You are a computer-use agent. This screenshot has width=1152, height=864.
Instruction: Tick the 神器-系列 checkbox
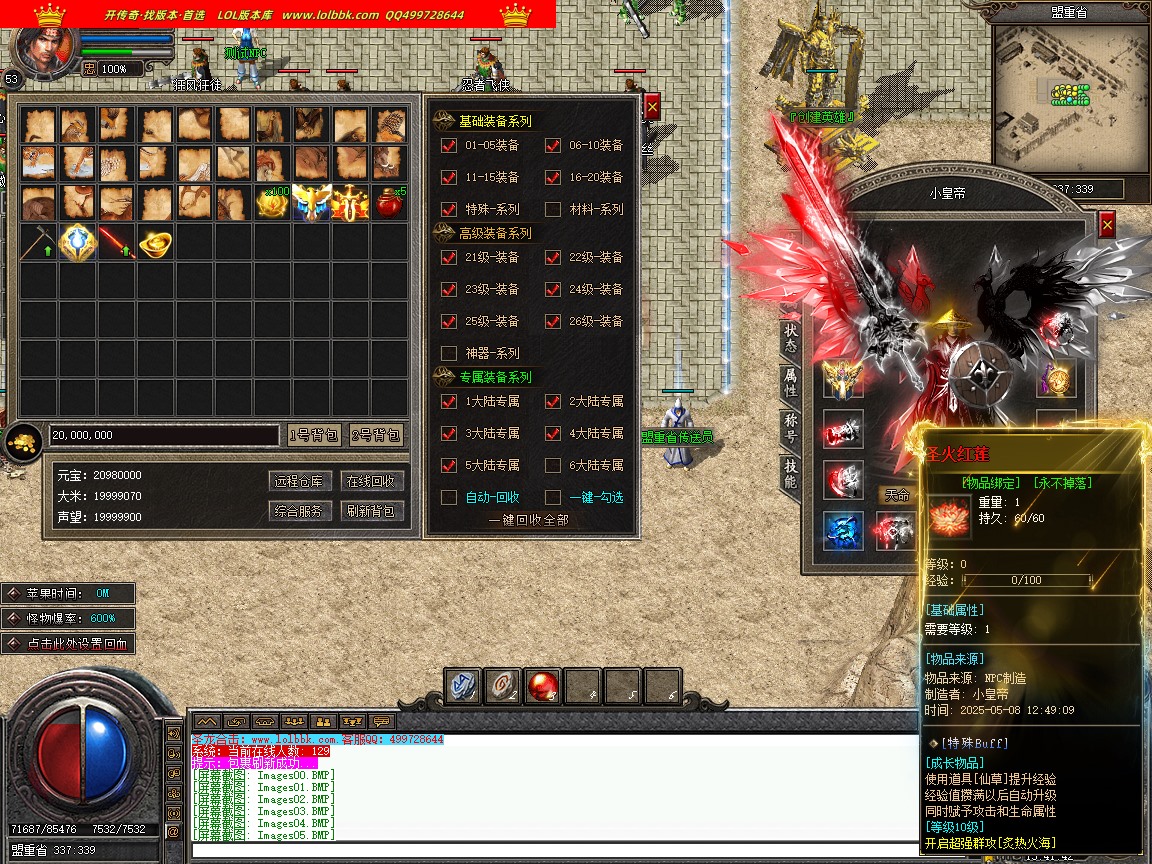point(449,353)
